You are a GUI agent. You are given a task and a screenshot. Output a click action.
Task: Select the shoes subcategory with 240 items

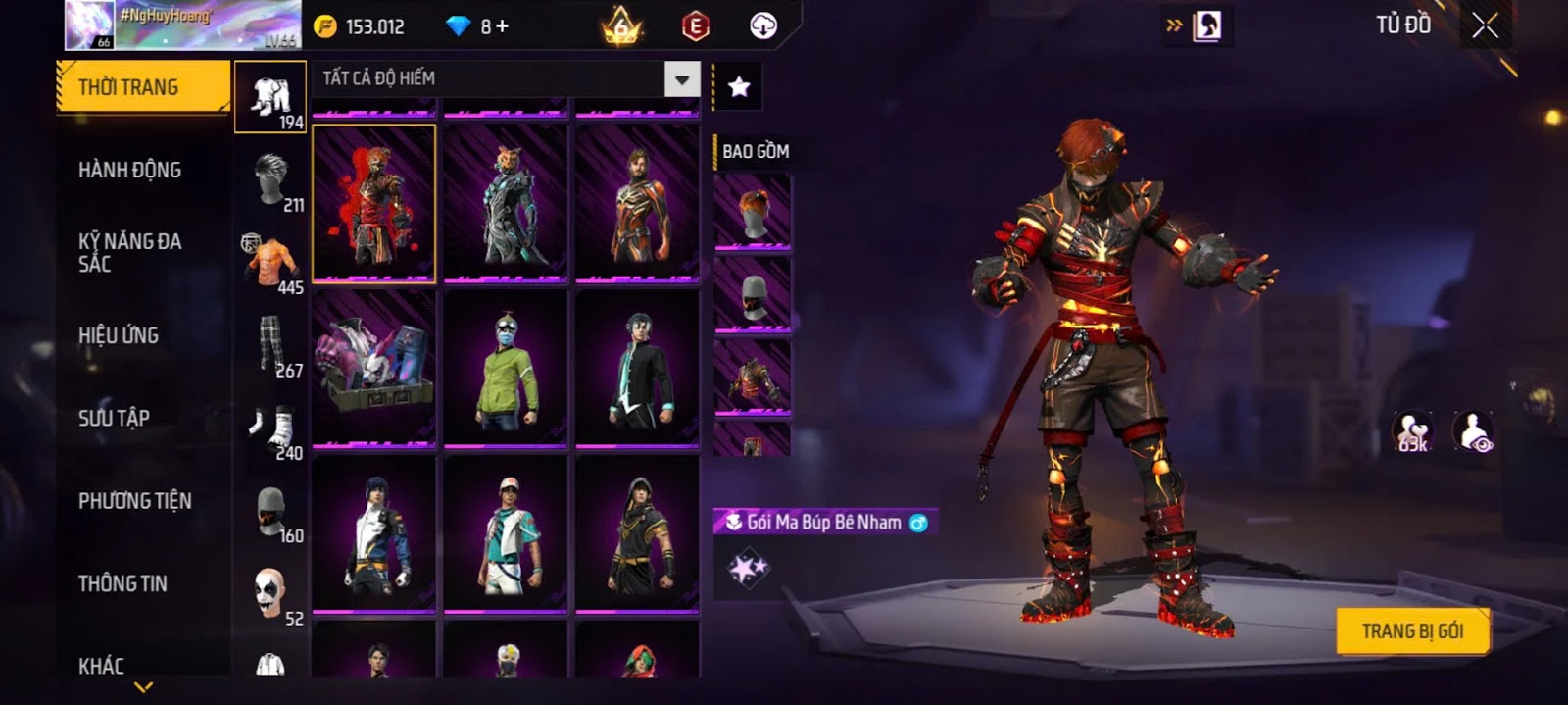pos(270,429)
